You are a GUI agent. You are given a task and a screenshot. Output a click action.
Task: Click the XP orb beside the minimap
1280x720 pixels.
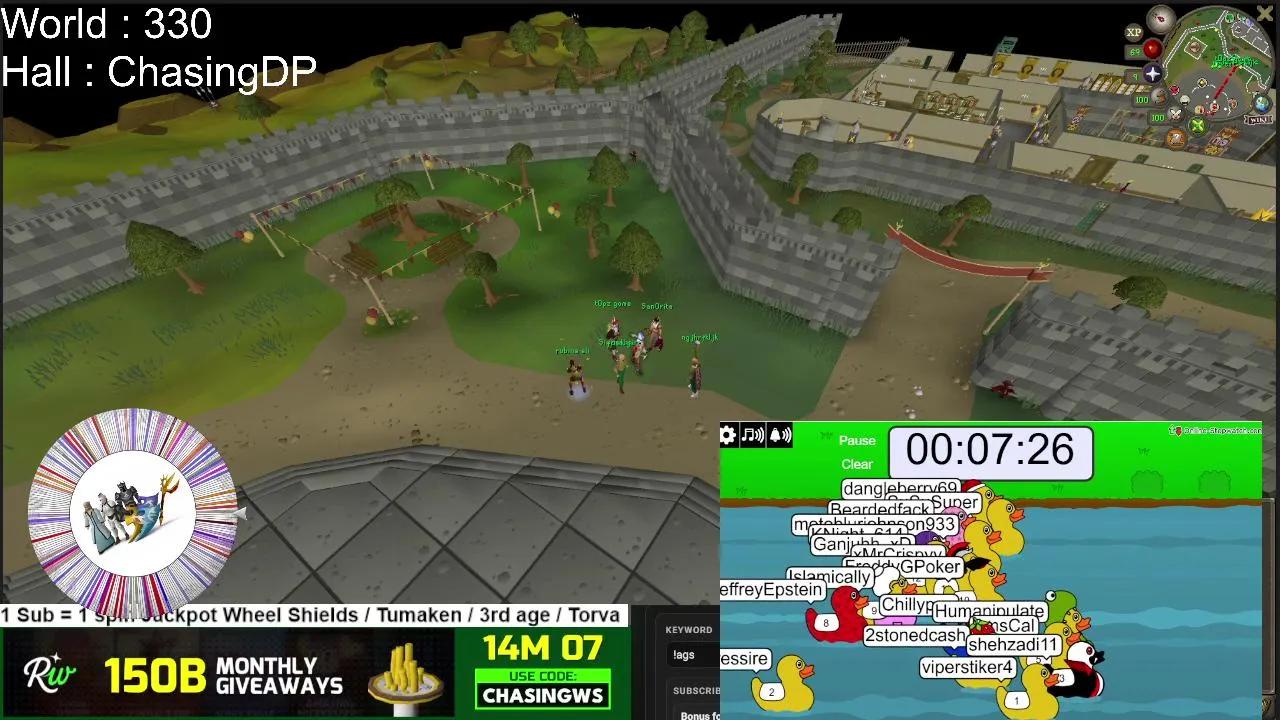(1133, 33)
